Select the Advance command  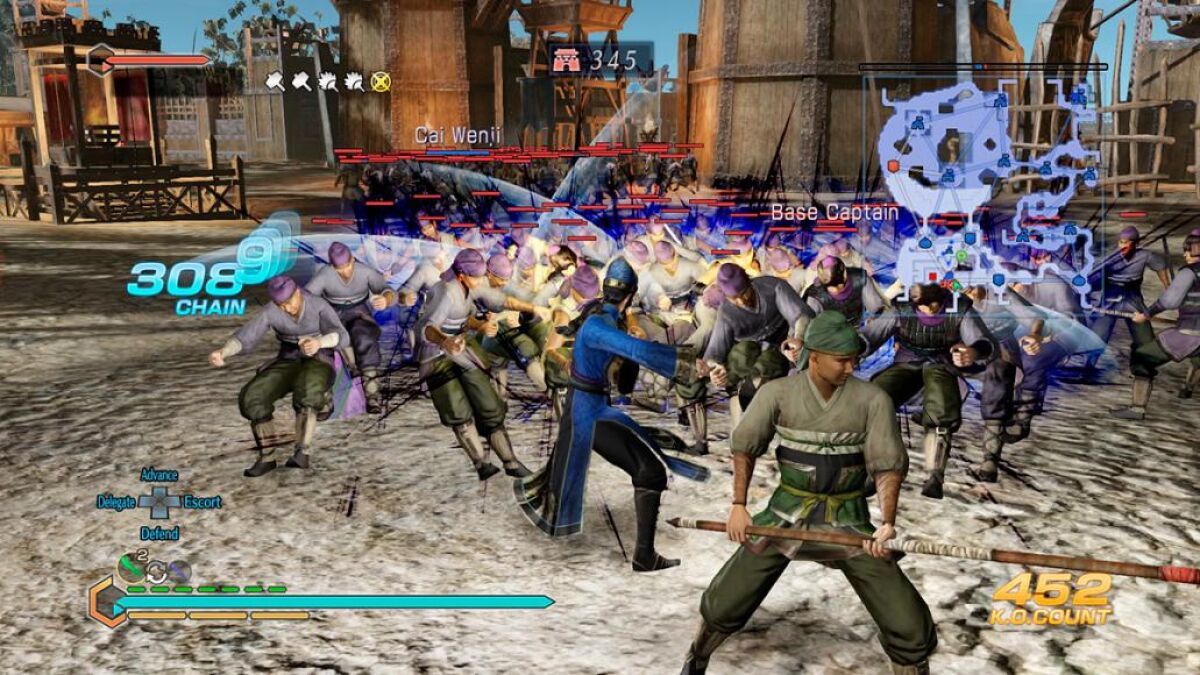pos(159,475)
